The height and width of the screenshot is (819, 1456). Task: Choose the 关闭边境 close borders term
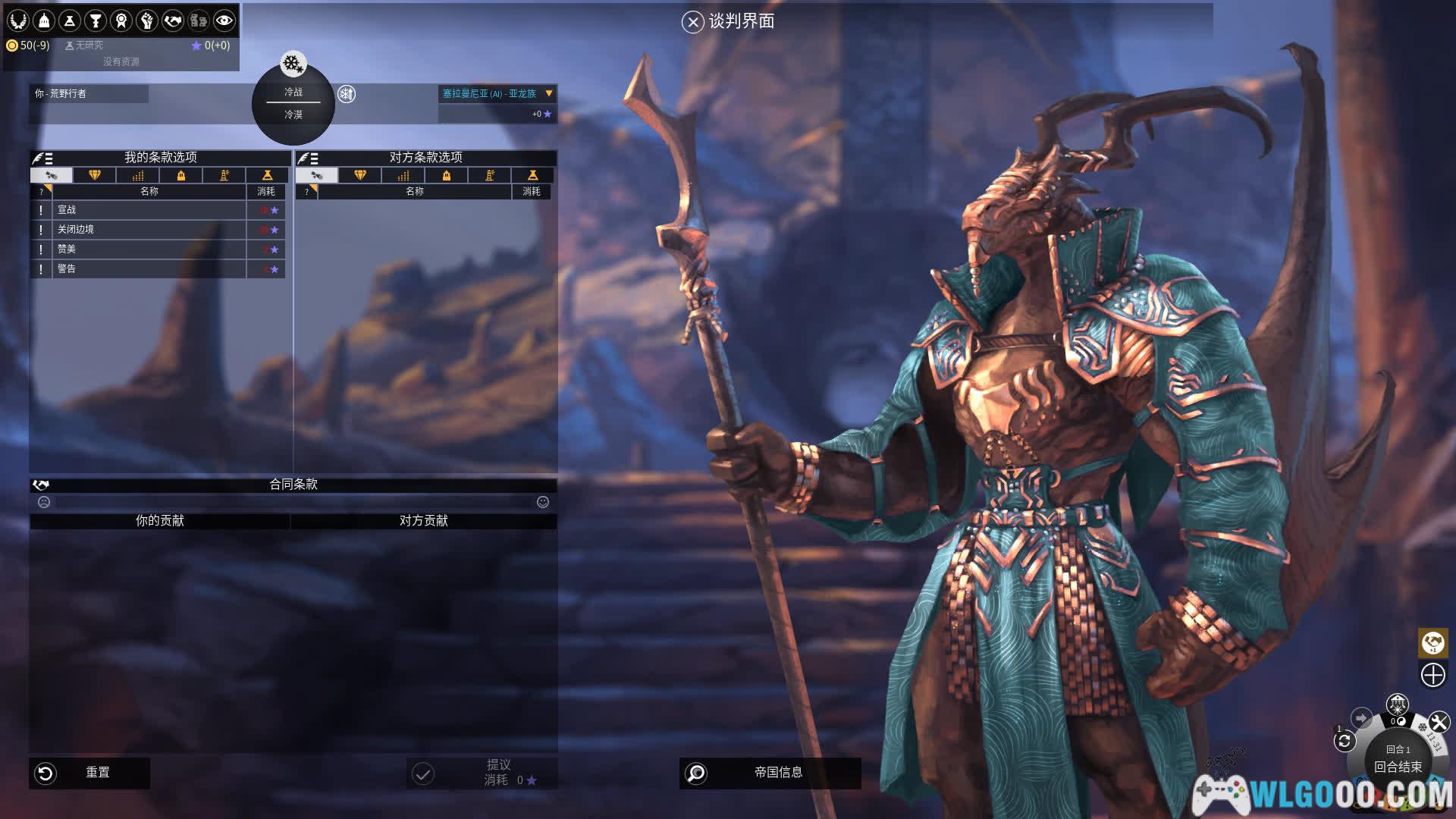149,230
